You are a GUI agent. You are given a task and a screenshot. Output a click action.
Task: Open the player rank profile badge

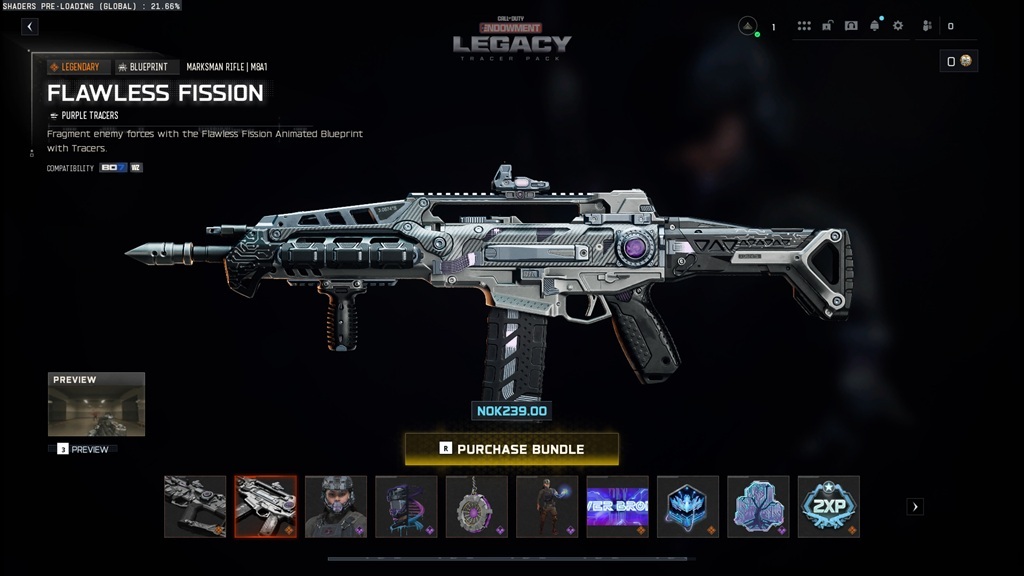click(748, 26)
